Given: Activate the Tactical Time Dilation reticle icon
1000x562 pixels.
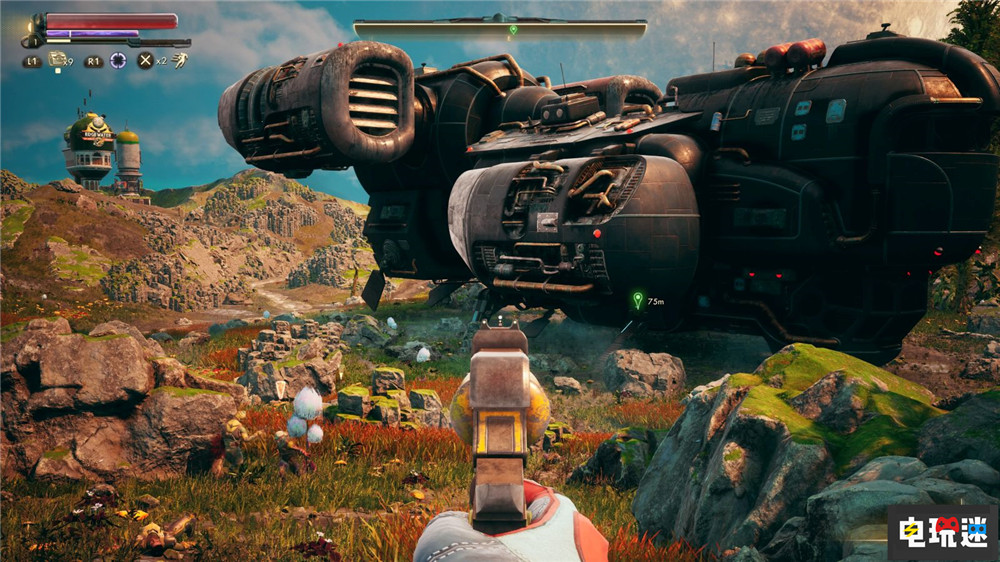Looking at the screenshot, I should (118, 60).
